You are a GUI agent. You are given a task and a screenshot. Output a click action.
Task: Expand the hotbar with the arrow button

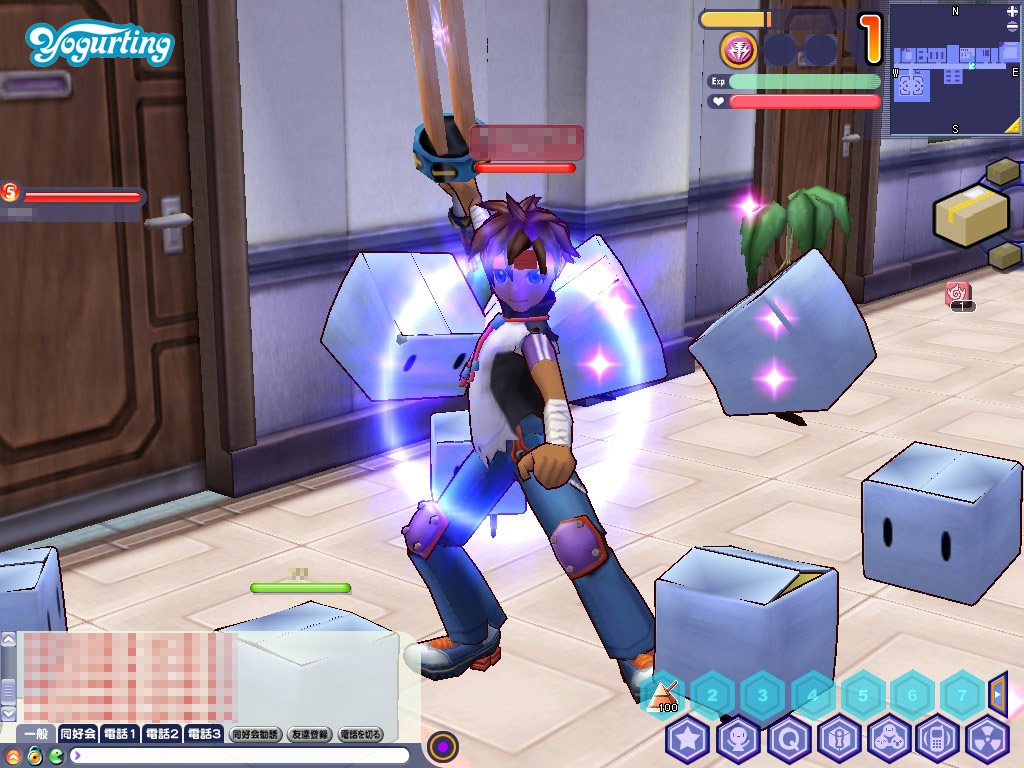(x=997, y=692)
